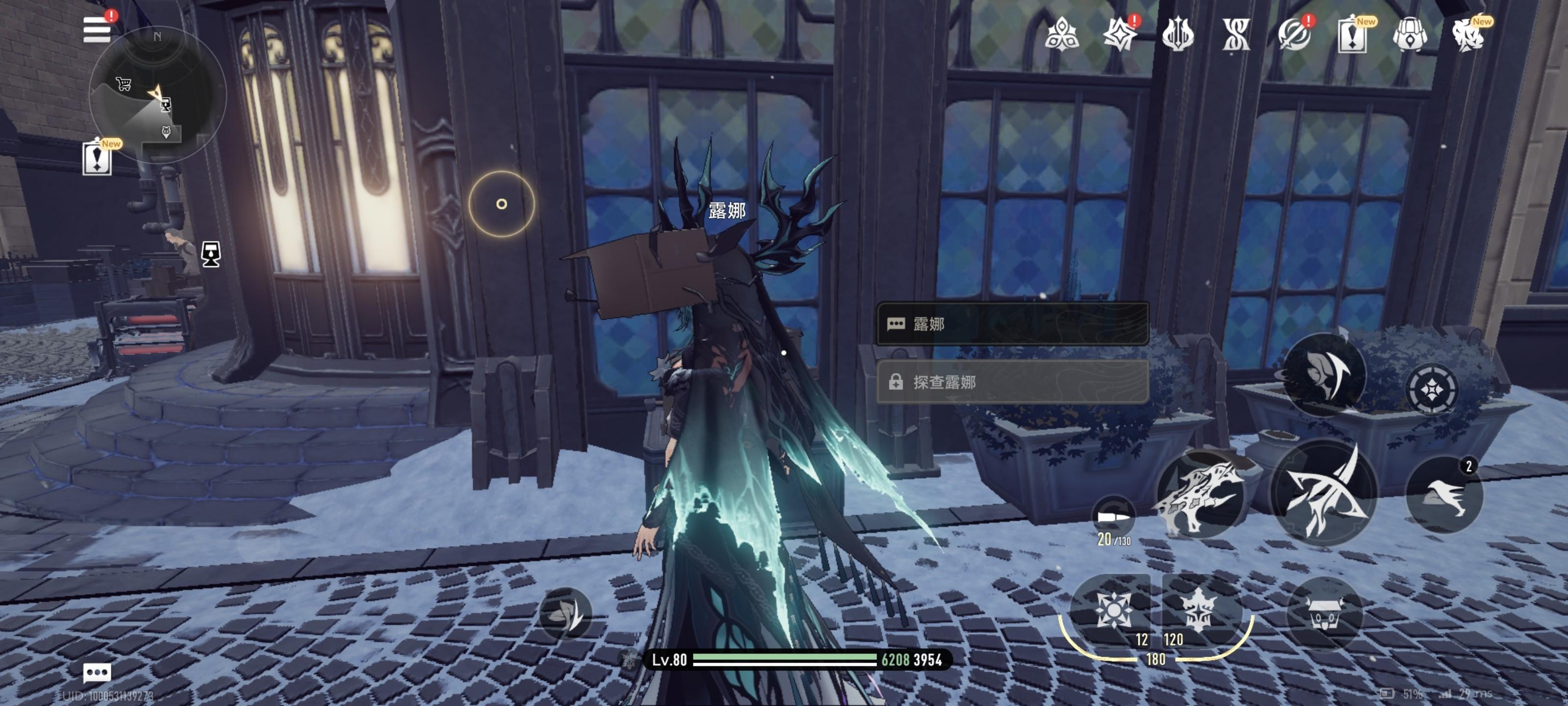Open the hourglass-shaped menu icon

(1236, 34)
